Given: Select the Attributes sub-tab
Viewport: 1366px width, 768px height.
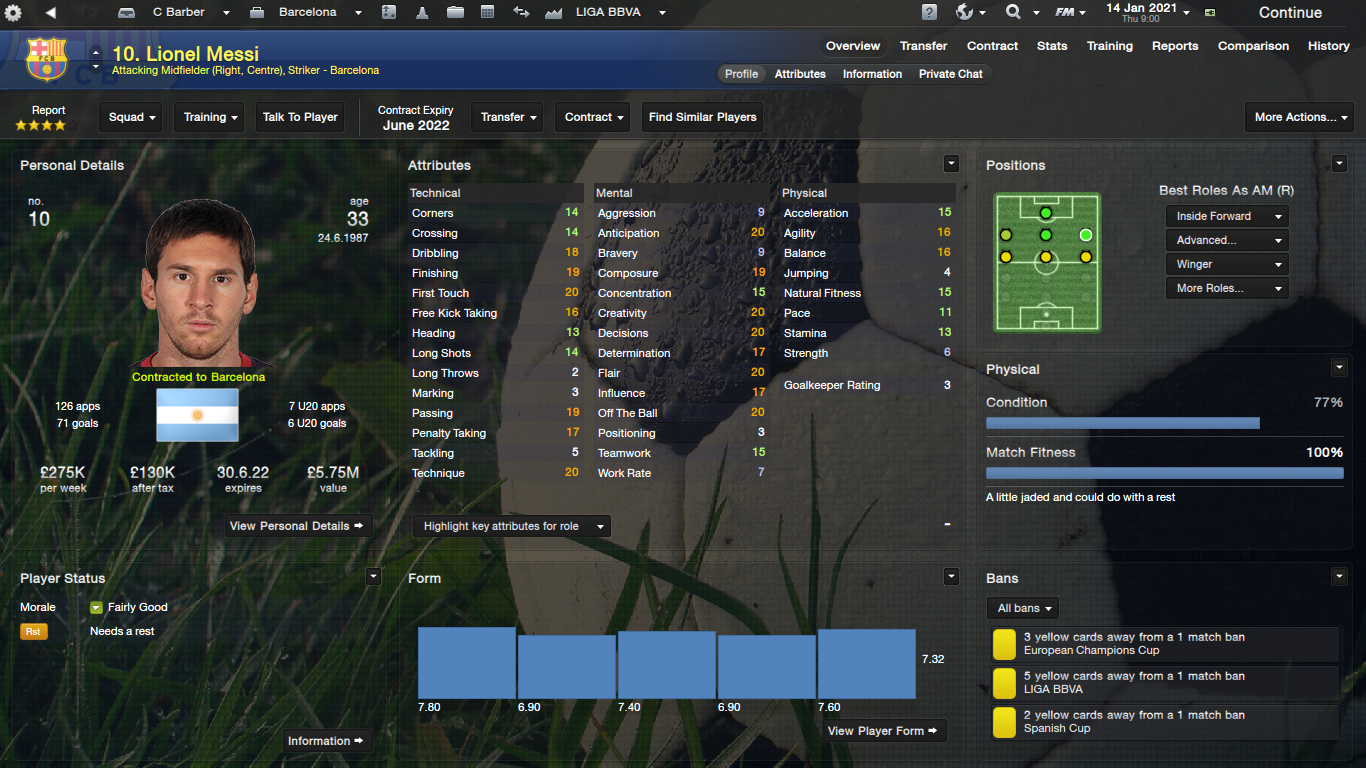Looking at the screenshot, I should [800, 74].
